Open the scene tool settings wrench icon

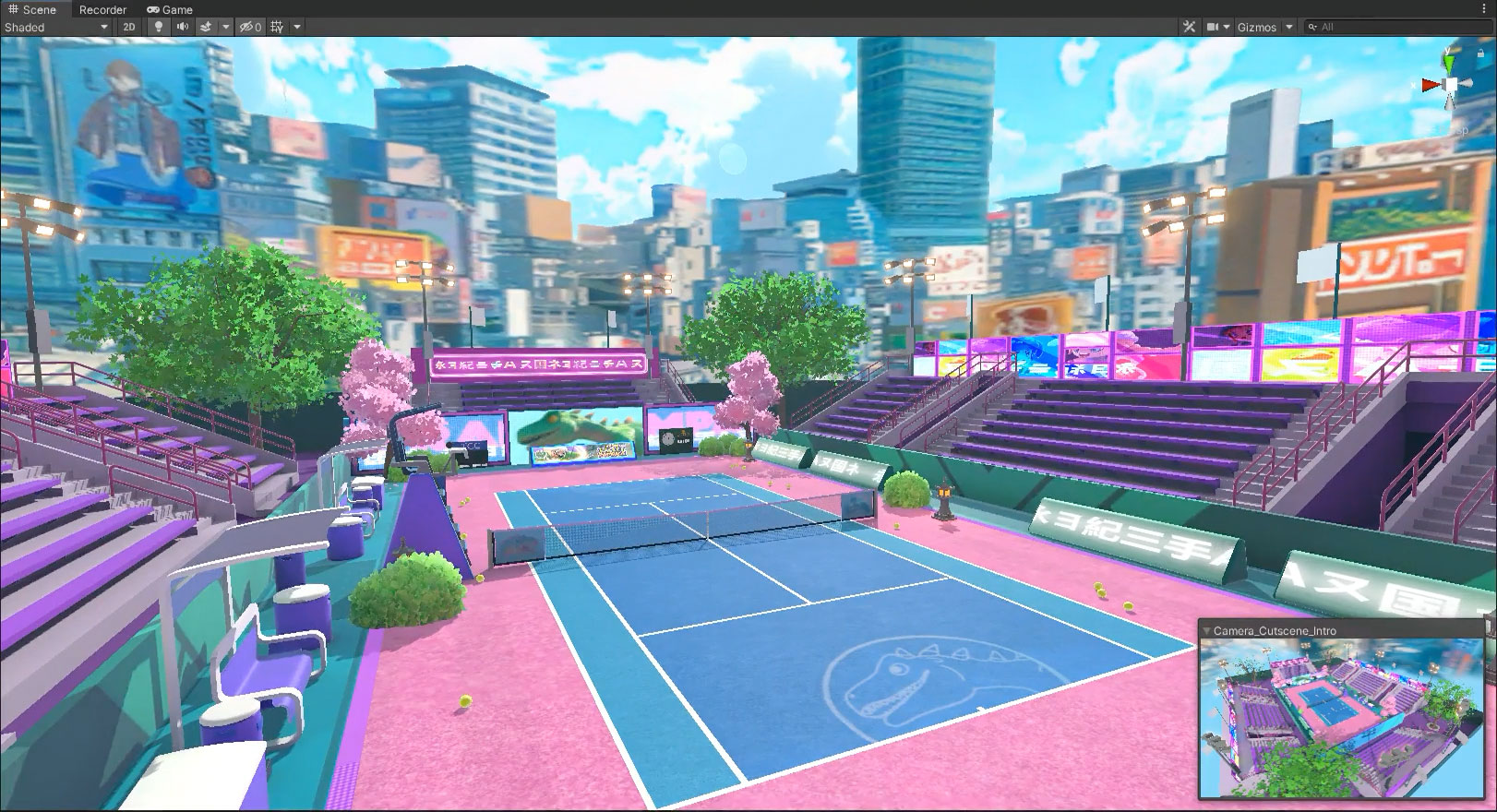[x=1189, y=27]
